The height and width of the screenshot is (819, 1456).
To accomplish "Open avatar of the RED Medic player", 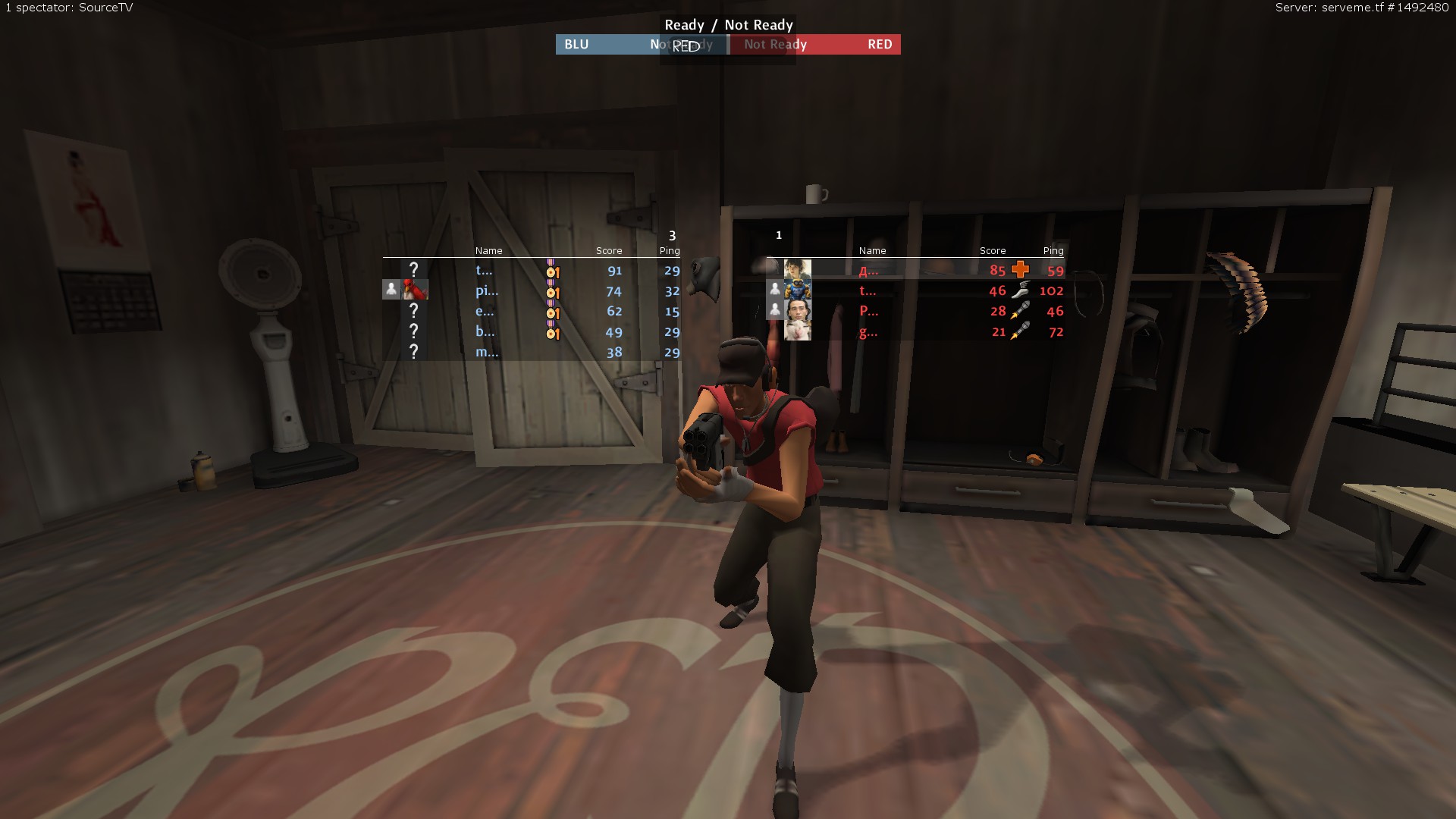I will pyautogui.click(x=798, y=269).
